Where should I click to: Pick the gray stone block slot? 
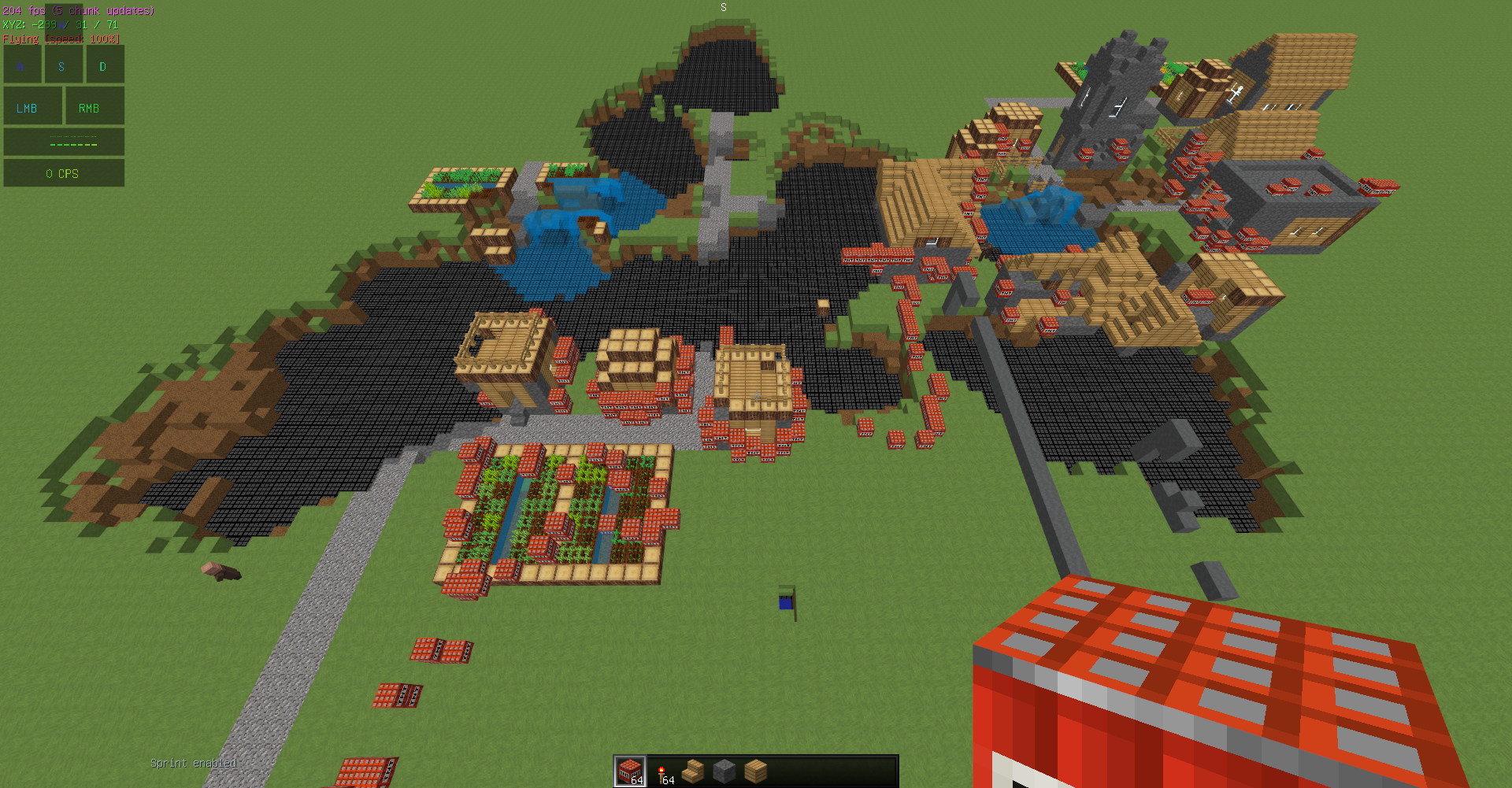click(x=724, y=771)
